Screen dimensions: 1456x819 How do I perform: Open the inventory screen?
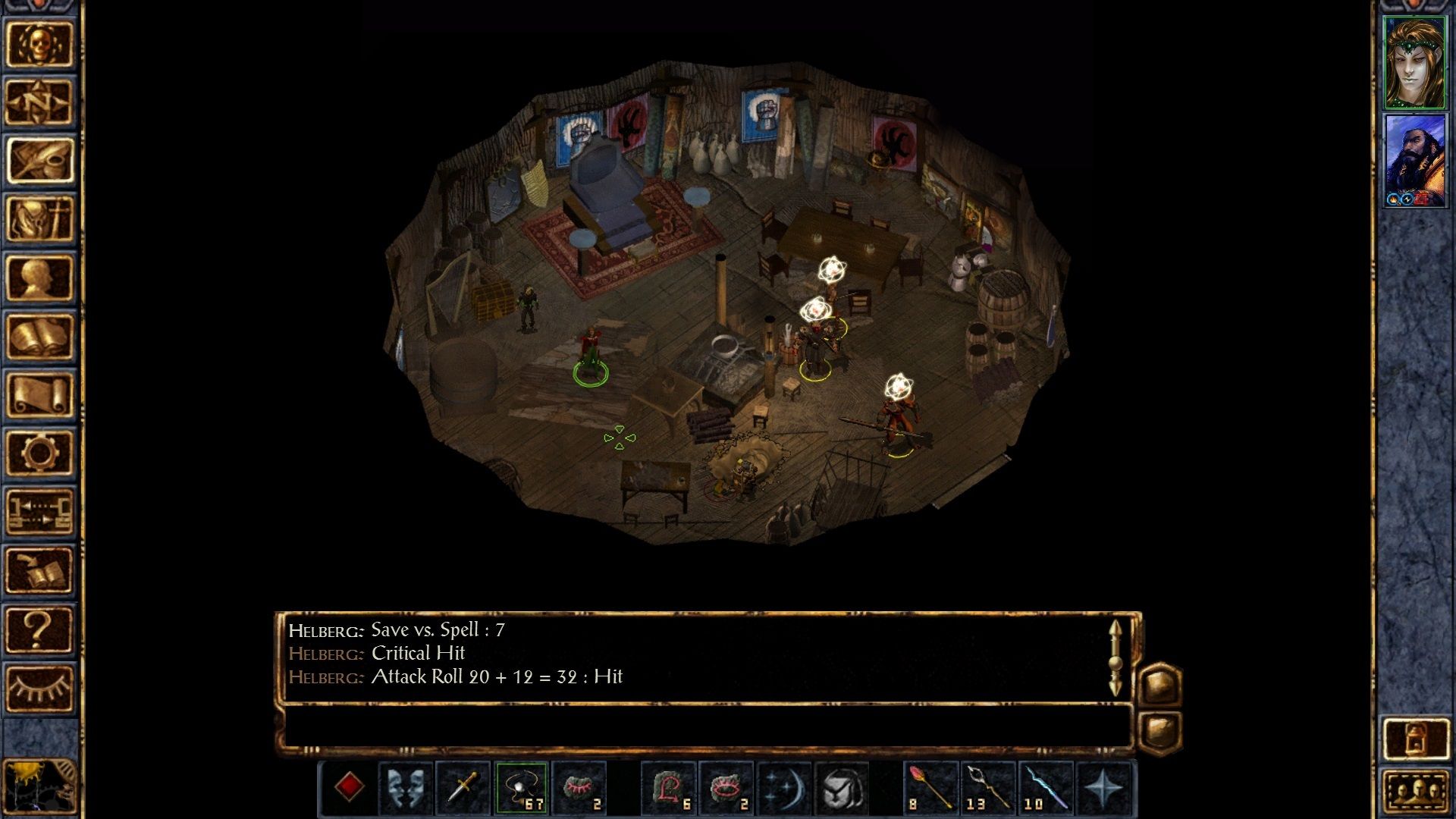click(39, 218)
